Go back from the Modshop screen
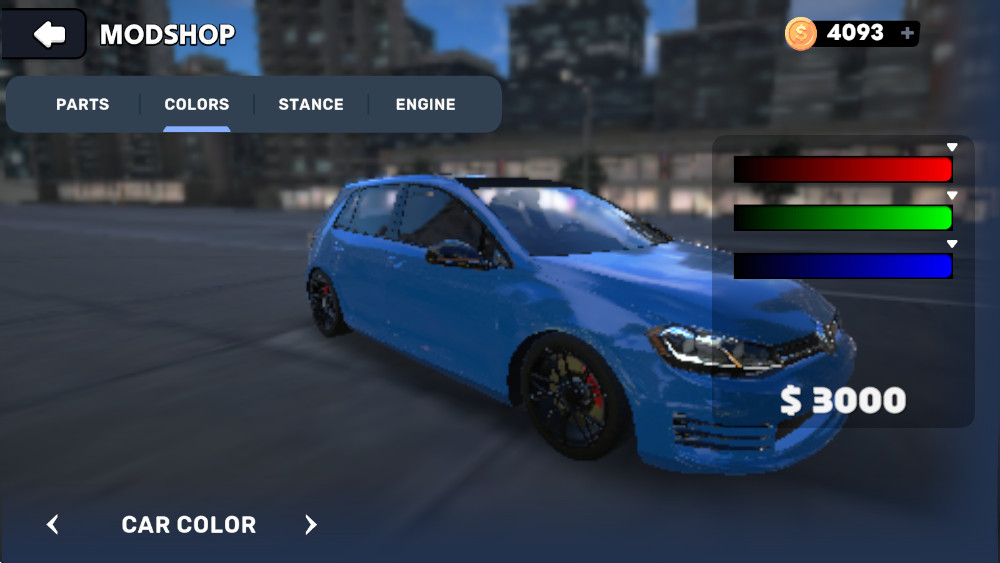This screenshot has height=563, width=1000. 47,35
